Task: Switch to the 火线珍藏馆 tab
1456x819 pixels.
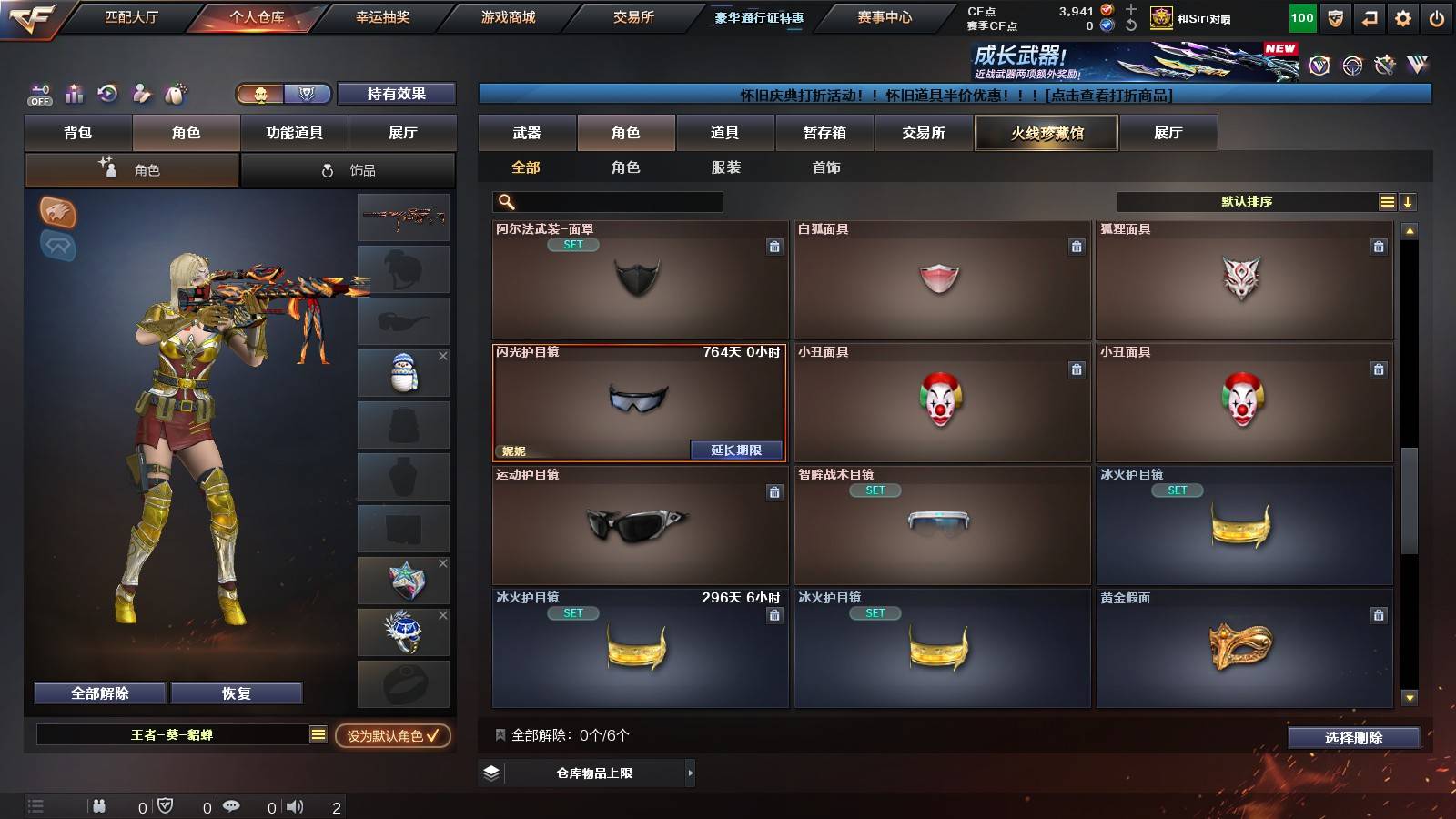Action: [x=1046, y=133]
